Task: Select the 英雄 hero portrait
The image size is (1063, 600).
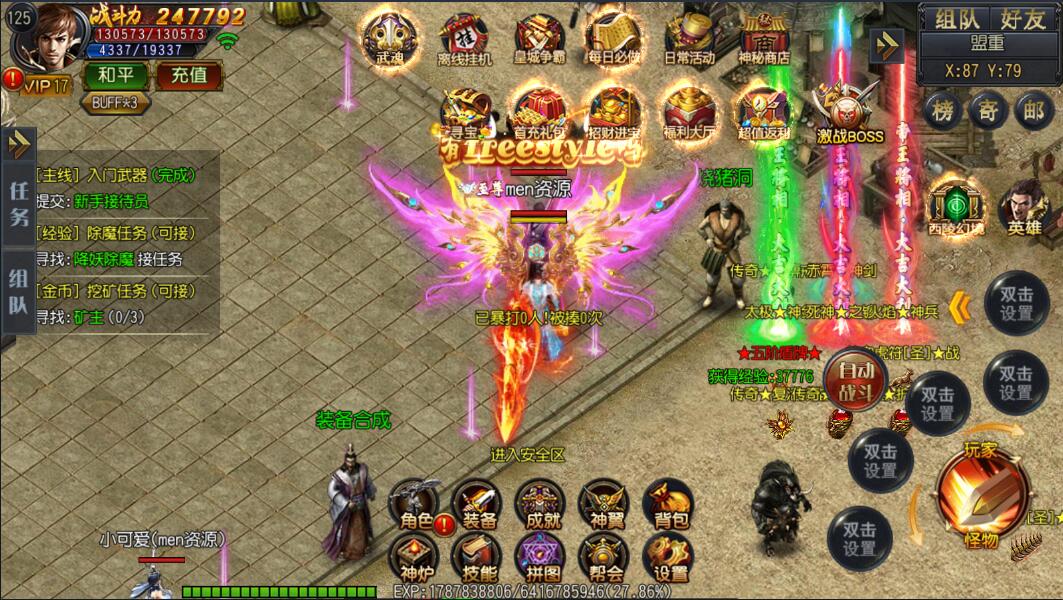Action: point(1024,206)
